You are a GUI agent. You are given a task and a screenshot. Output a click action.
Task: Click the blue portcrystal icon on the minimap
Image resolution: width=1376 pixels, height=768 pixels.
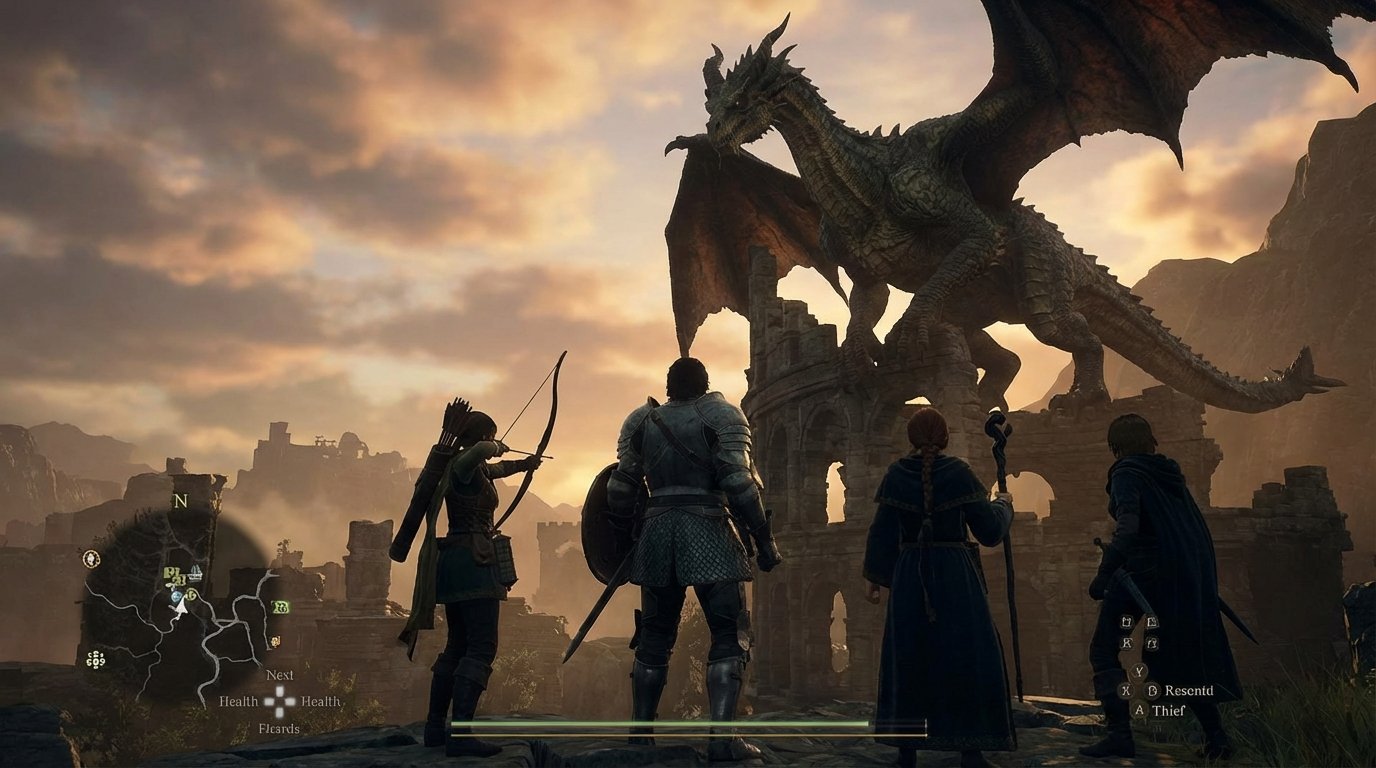tap(177, 596)
